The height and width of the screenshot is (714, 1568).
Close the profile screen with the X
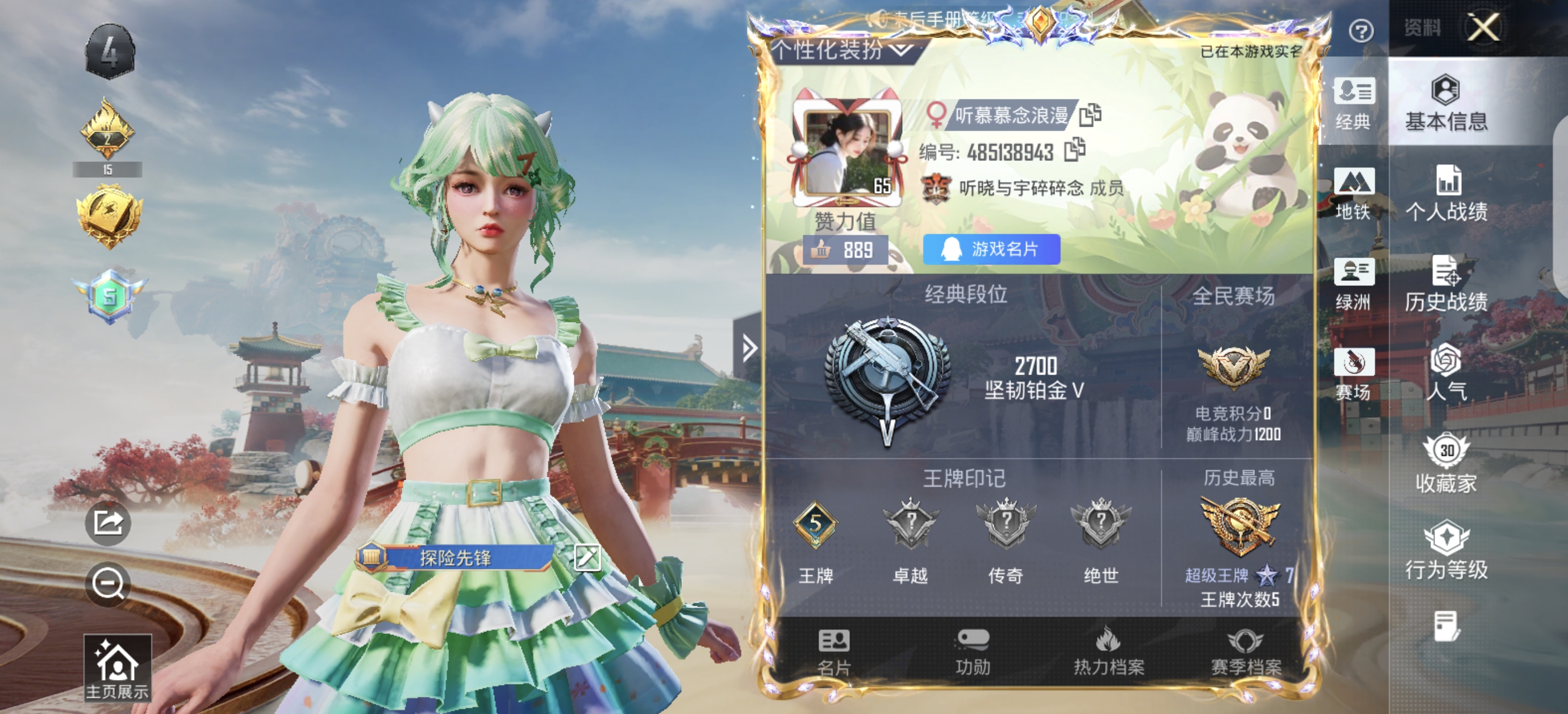(x=1482, y=27)
